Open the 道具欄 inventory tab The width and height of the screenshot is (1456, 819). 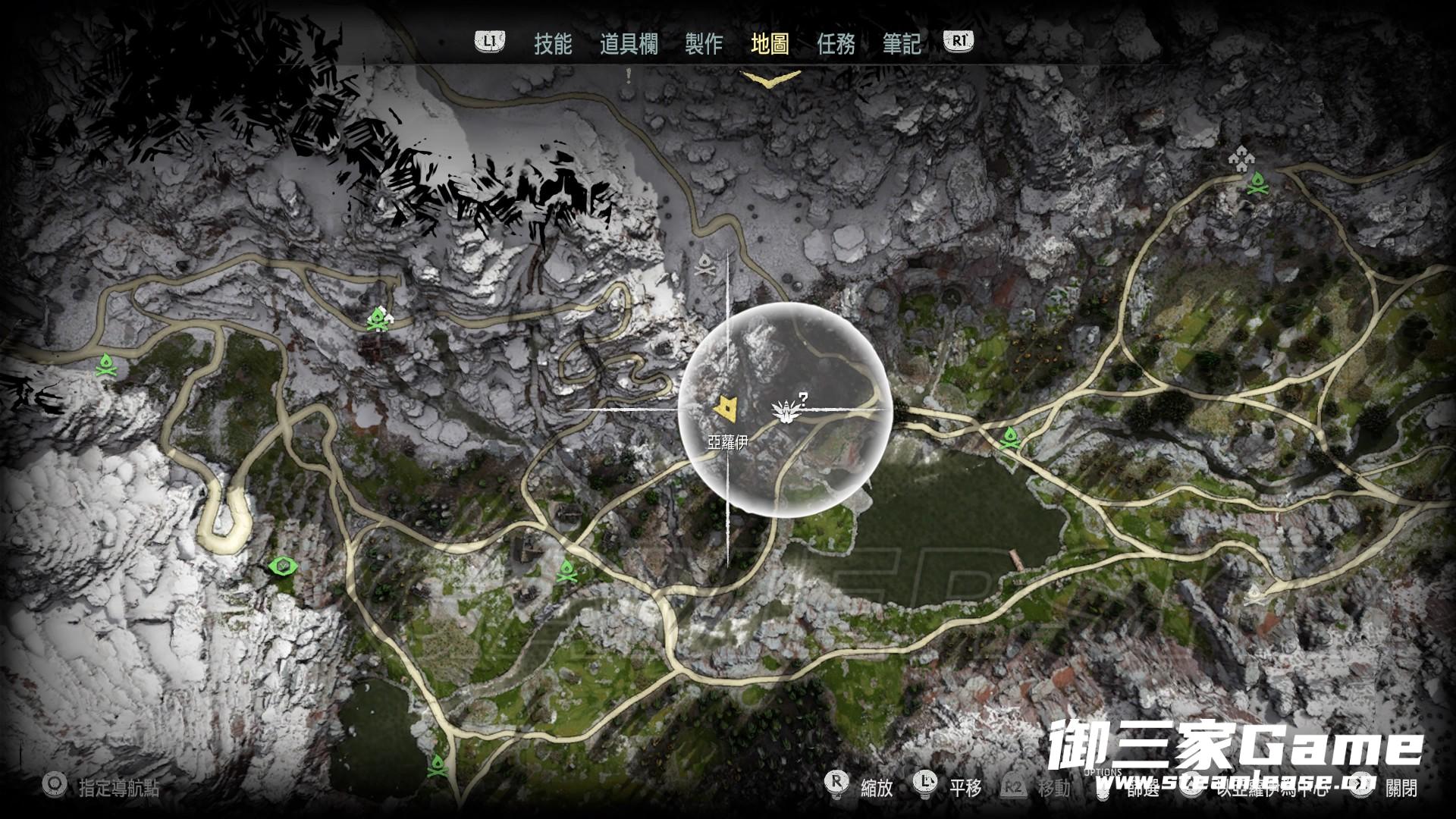tap(629, 44)
